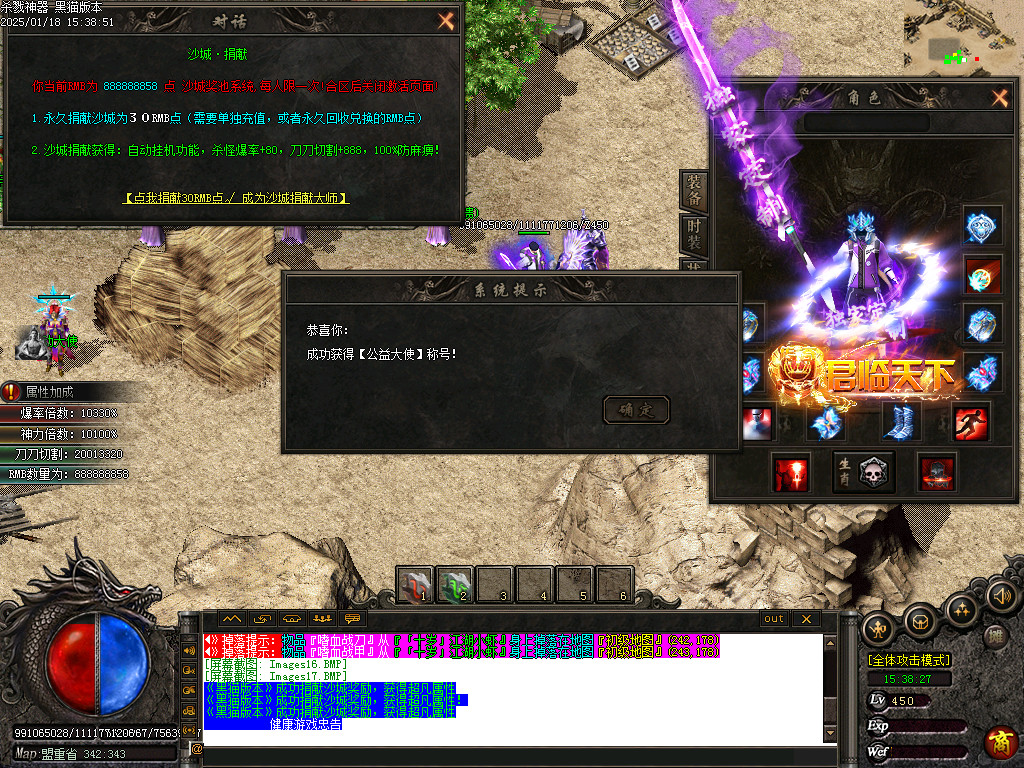Click the 点我捐献30RMB点 donation link

[x=236, y=198]
